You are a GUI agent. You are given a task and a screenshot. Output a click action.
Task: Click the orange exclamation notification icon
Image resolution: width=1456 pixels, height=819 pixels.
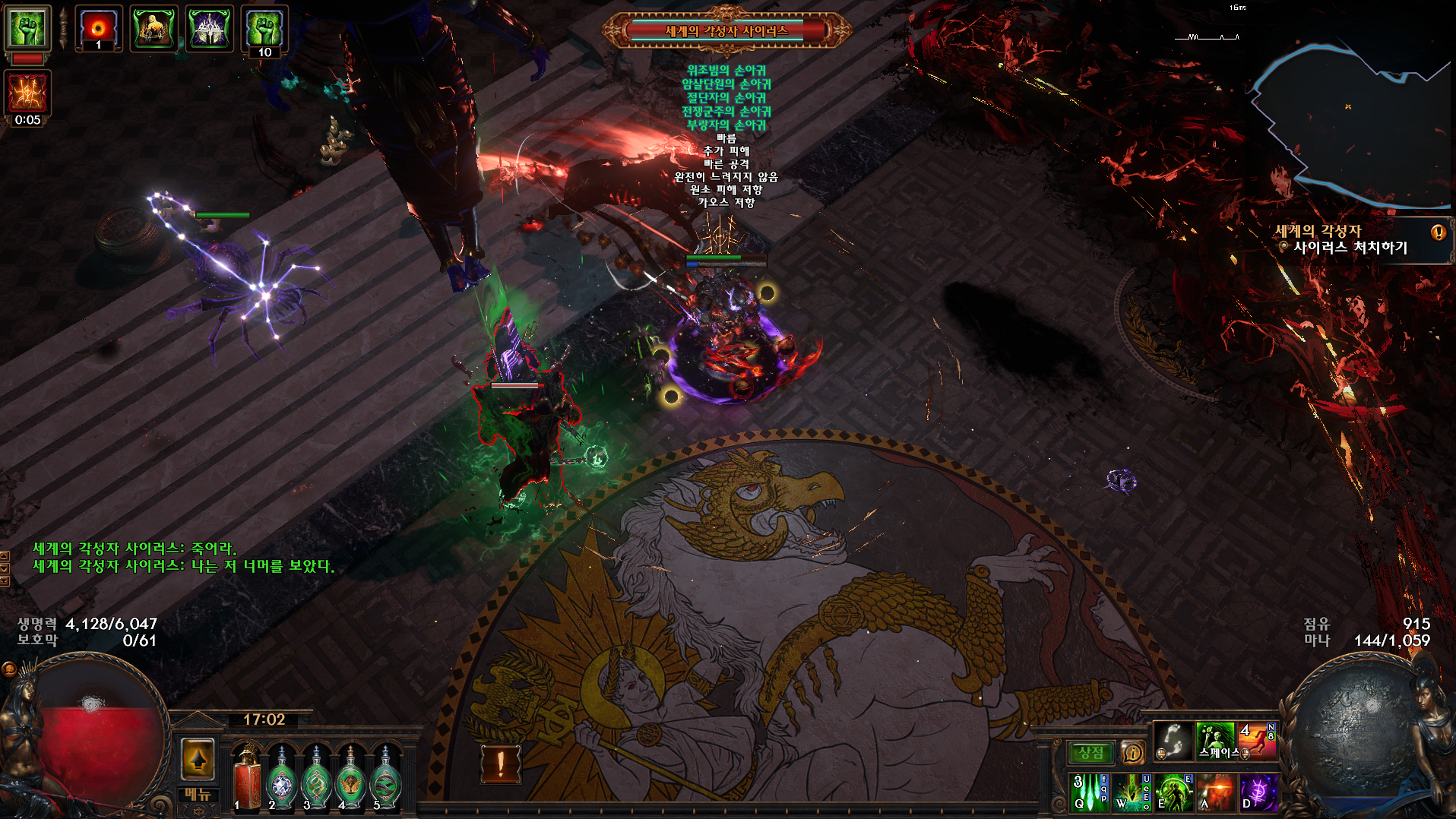coord(501,764)
